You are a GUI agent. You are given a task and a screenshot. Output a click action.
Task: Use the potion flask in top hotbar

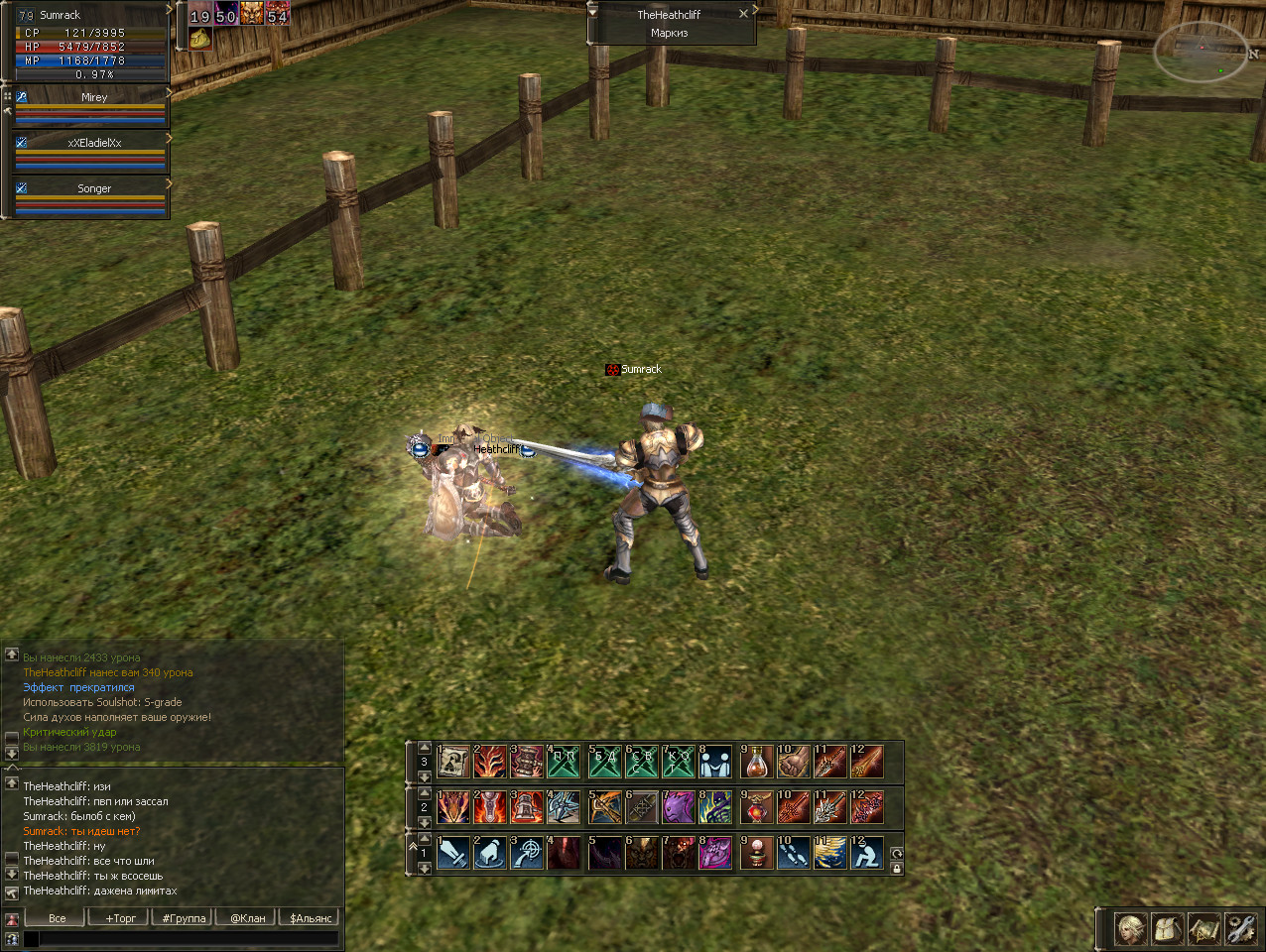(757, 762)
